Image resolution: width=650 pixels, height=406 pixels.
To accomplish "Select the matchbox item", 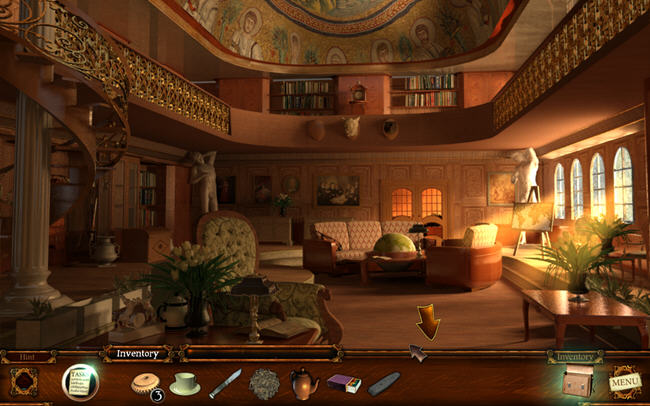I will 343,383.
